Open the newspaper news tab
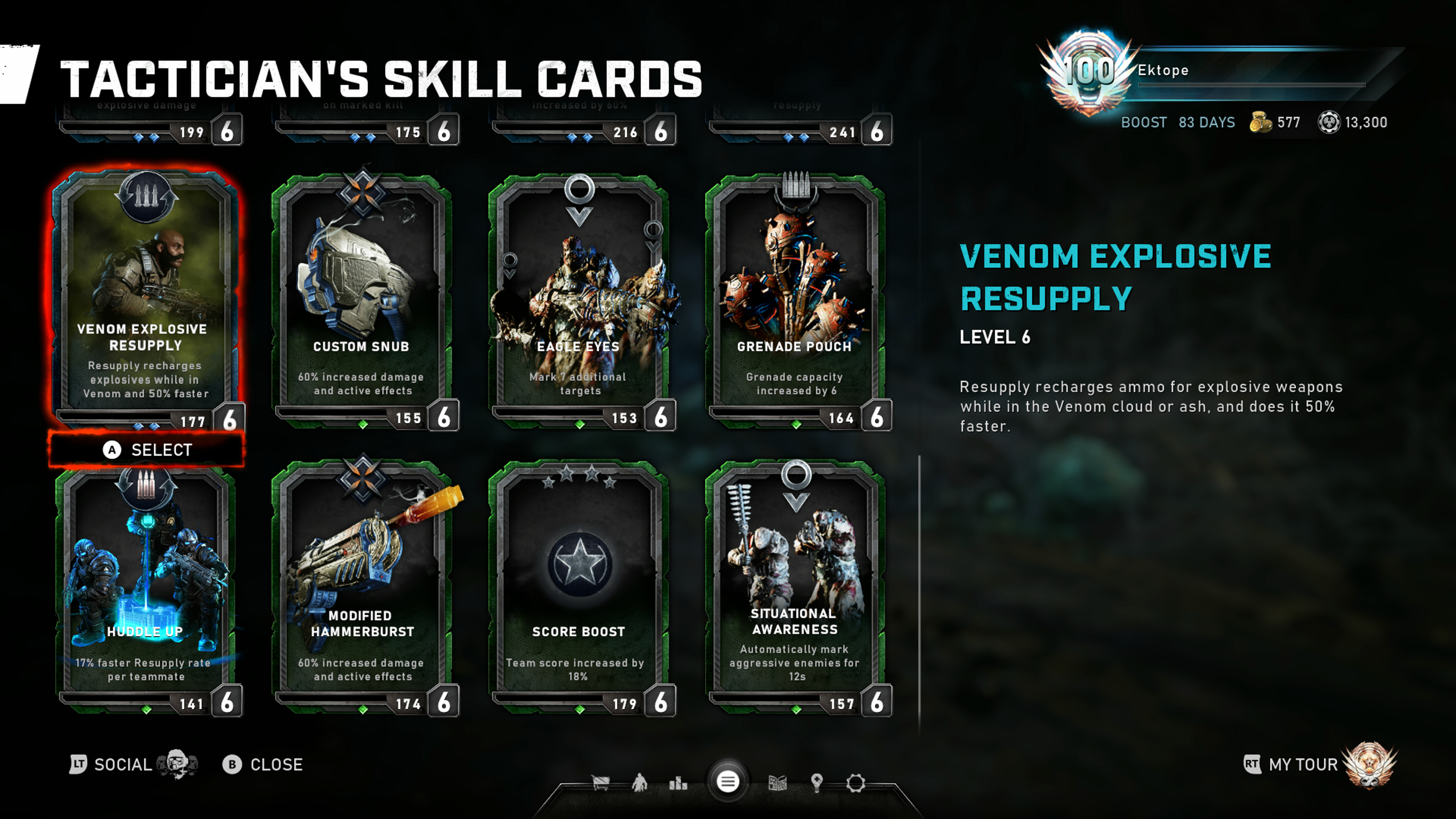This screenshot has height=819, width=1456. tap(778, 783)
